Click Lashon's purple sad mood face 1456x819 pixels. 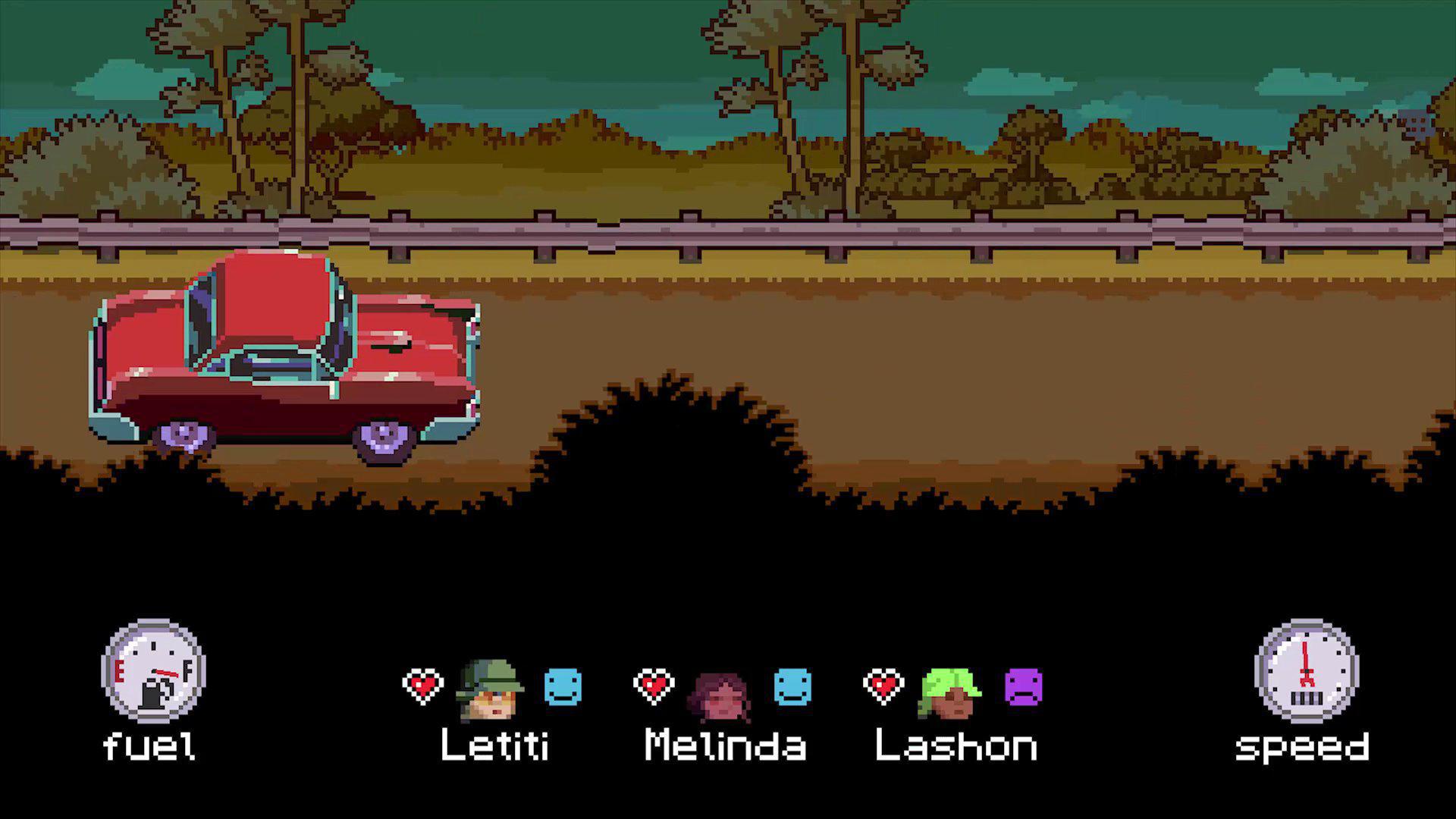1024,686
